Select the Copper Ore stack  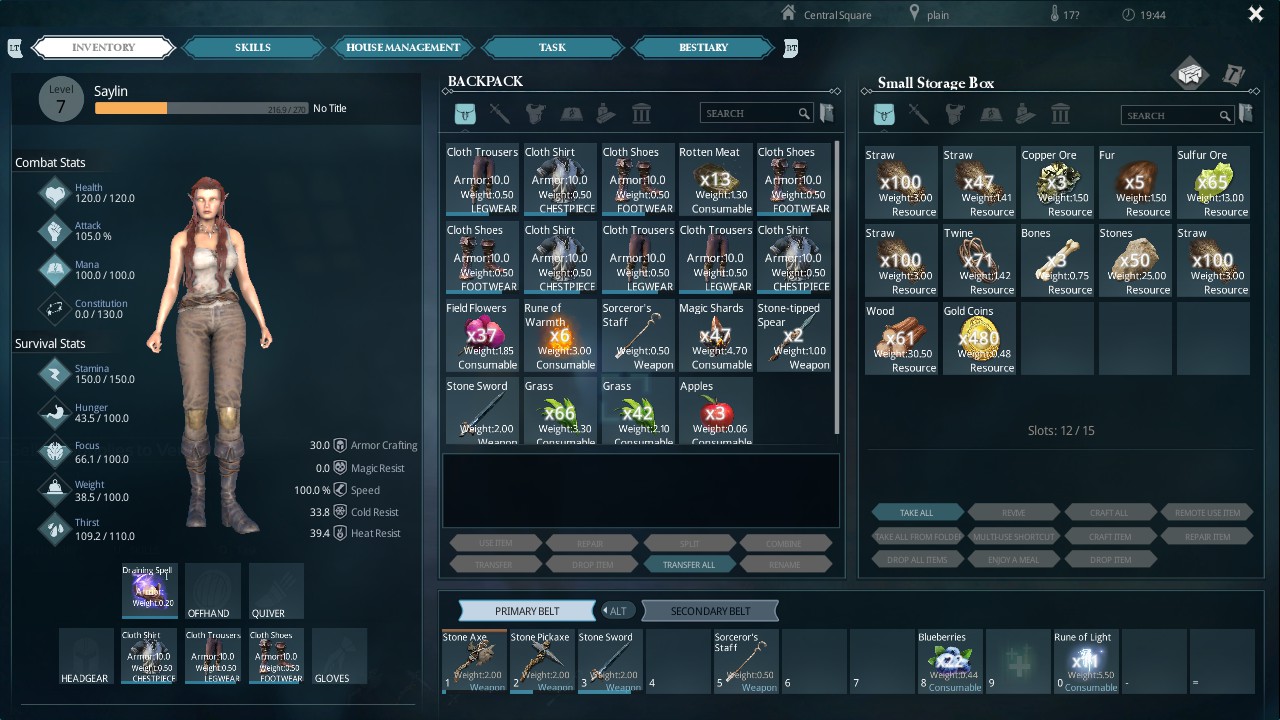pos(1057,183)
